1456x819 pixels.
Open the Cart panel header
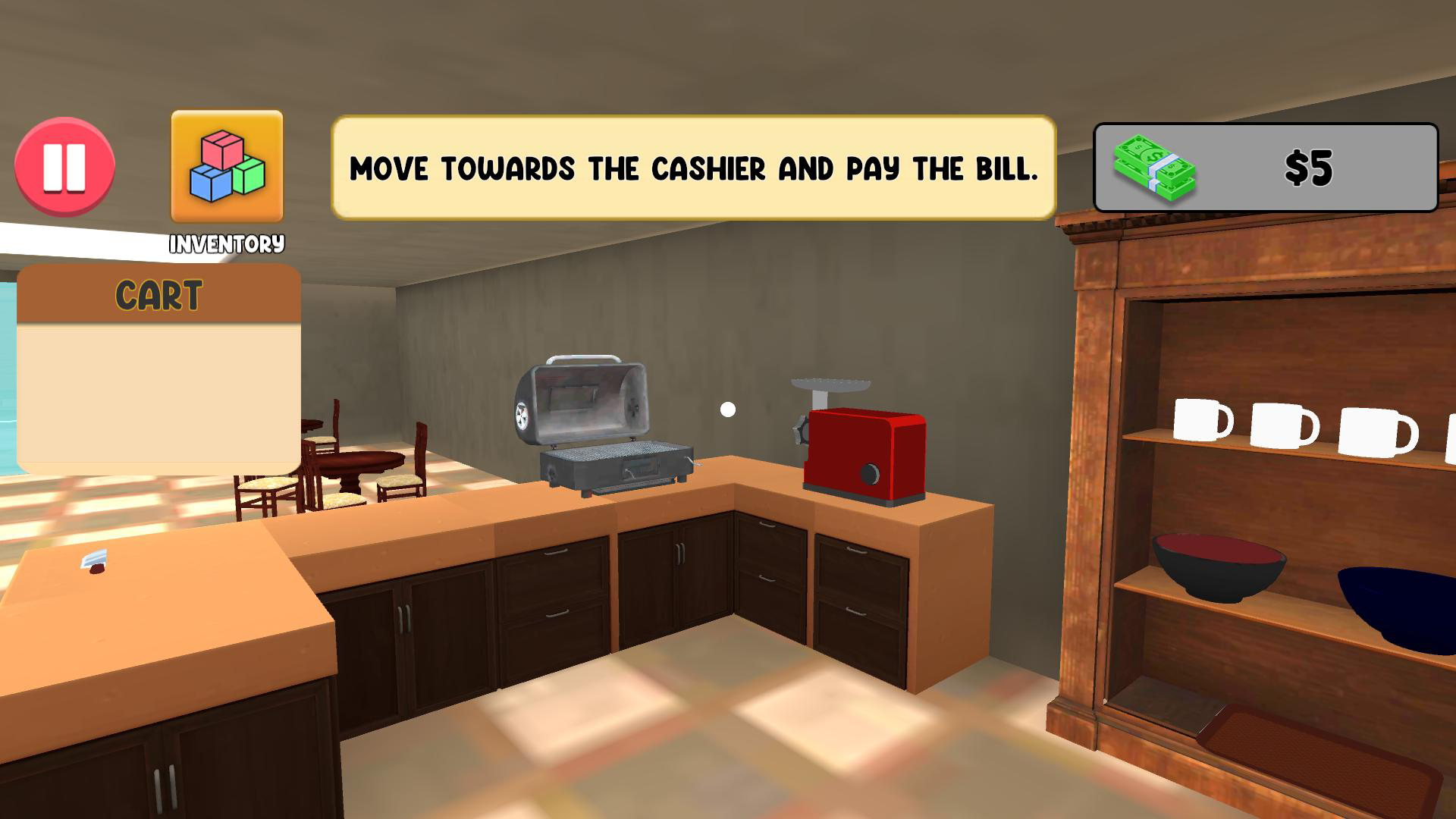159,293
